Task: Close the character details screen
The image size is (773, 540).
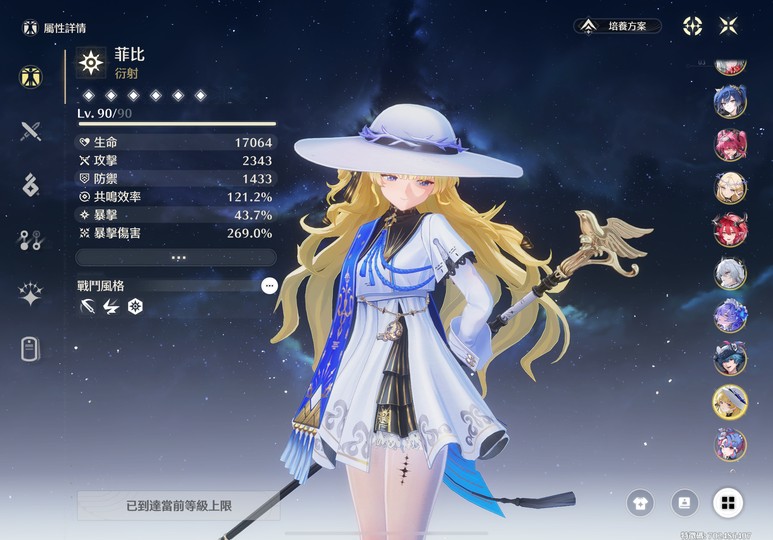Action: pyautogui.click(x=729, y=26)
